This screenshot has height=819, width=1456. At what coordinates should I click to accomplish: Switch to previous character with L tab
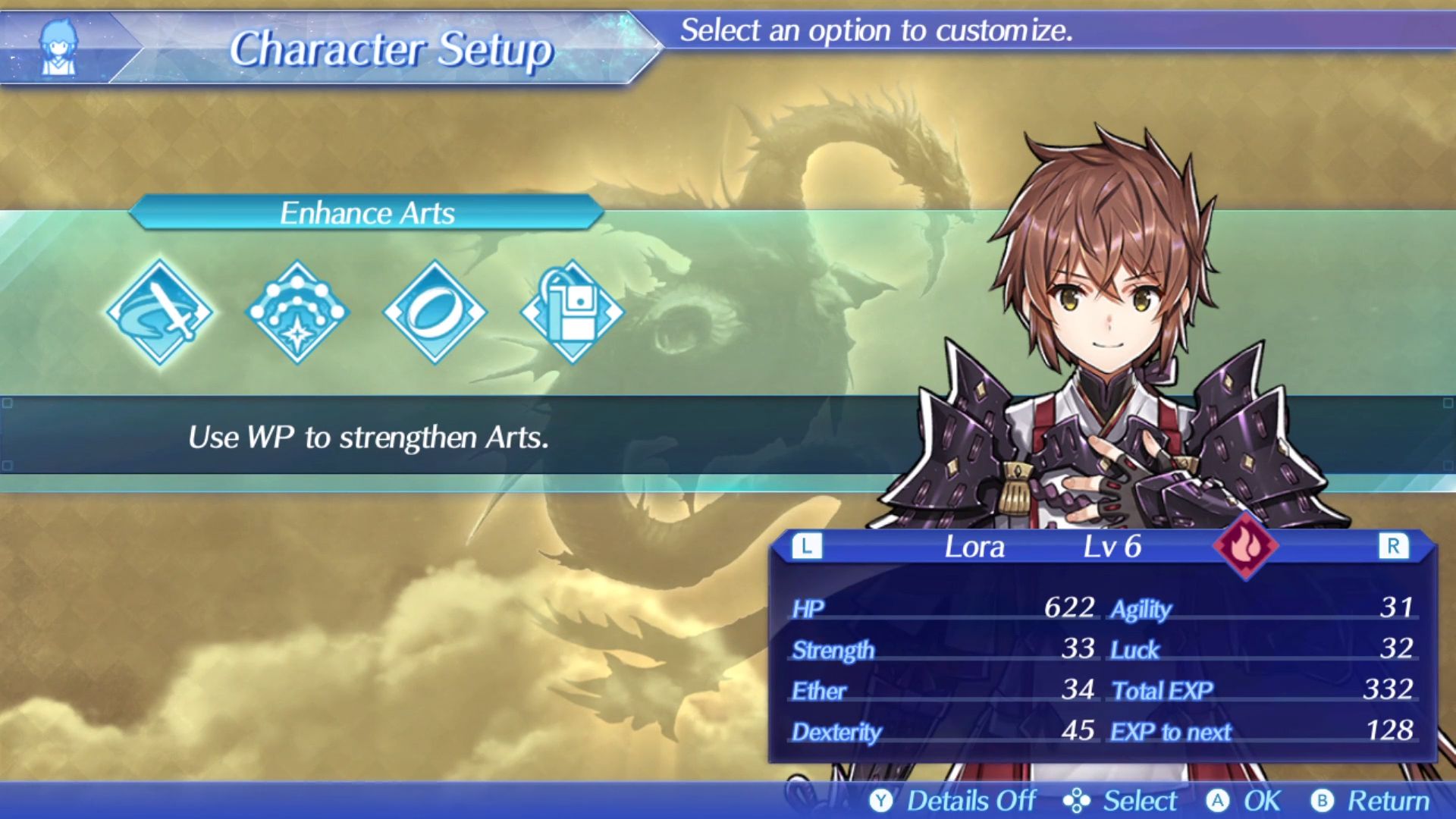click(x=806, y=546)
